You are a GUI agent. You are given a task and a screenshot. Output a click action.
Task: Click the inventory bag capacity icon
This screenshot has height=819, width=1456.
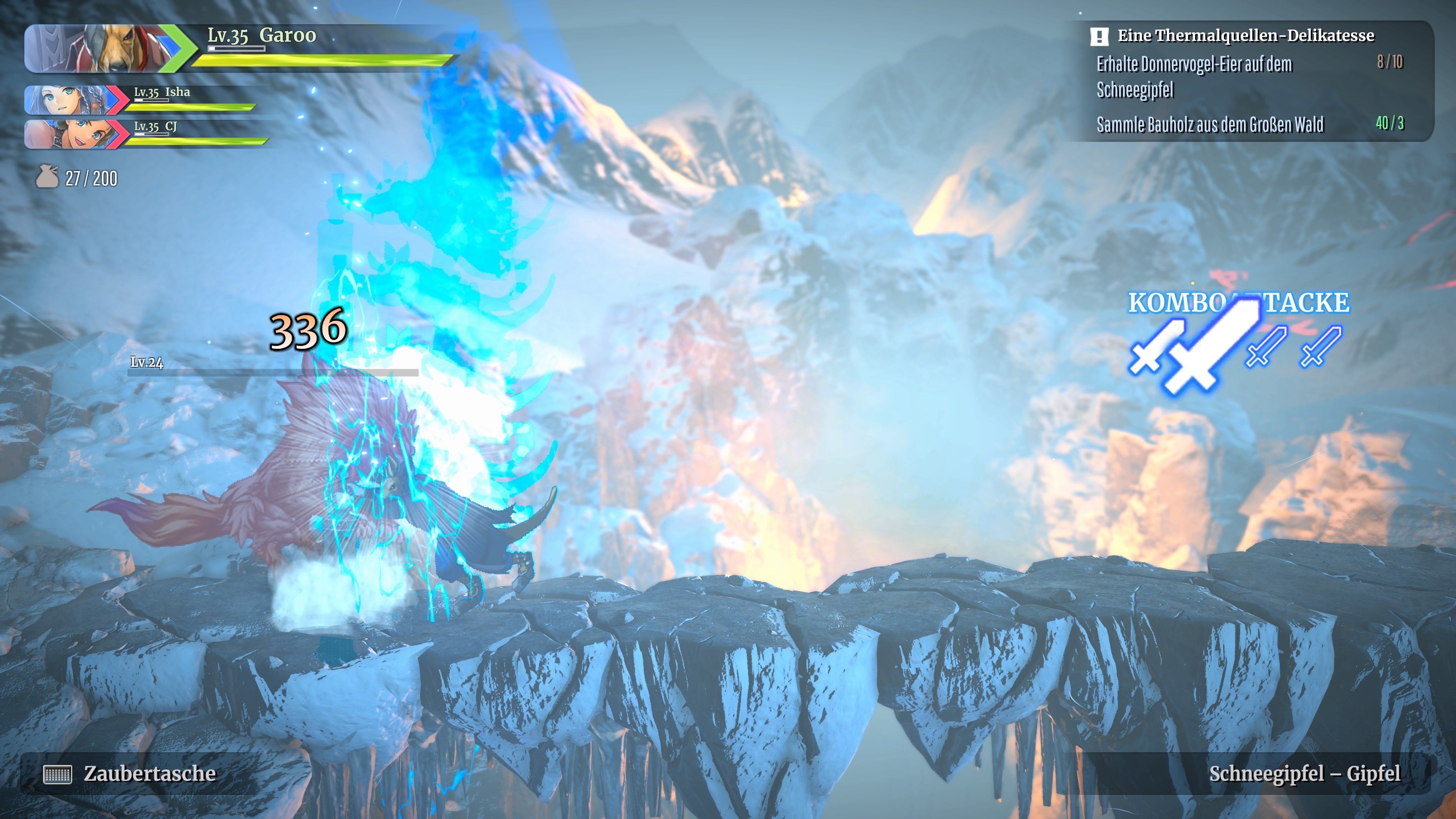pyautogui.click(x=47, y=177)
